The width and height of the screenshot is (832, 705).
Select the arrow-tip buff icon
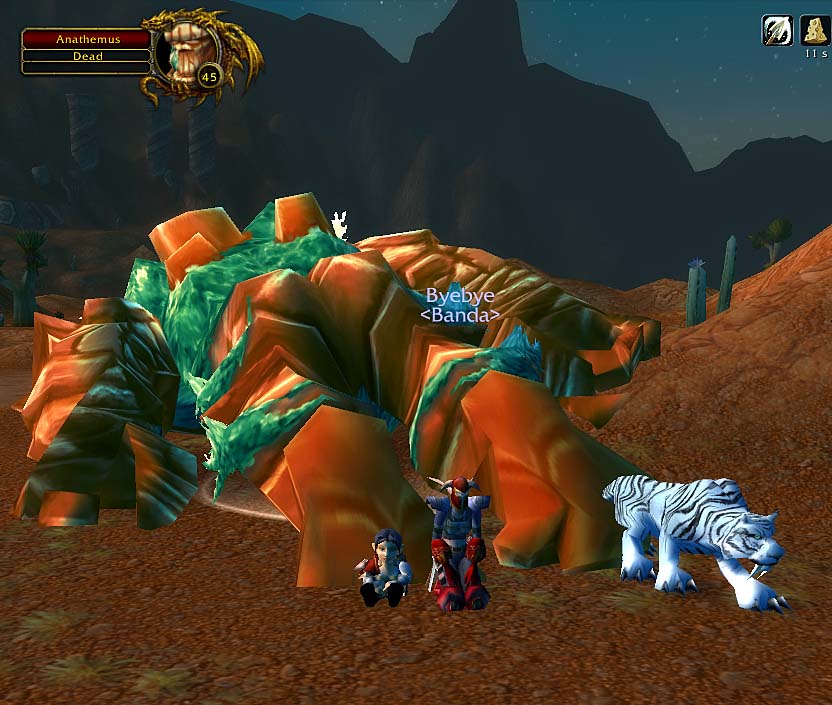[x=777, y=30]
